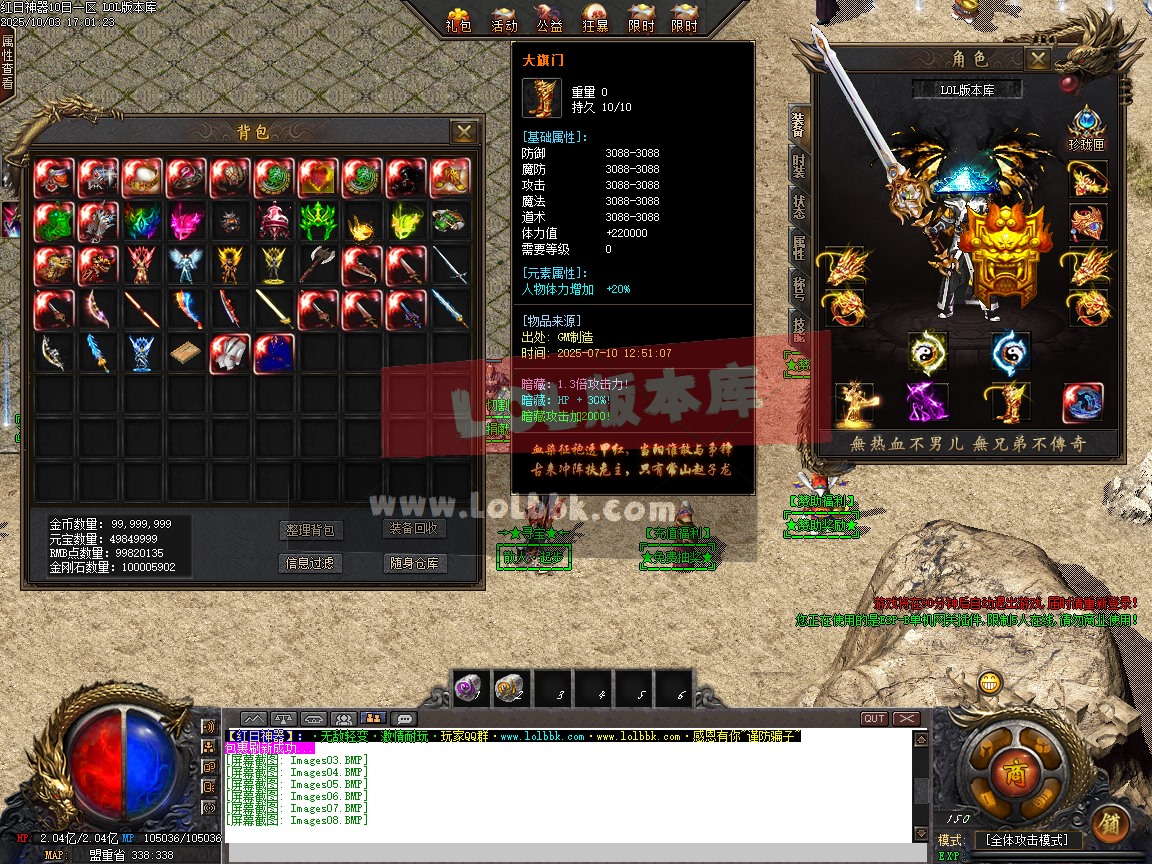Switch to the 属性 attributes tab
This screenshot has height=864, width=1152.
coord(799,247)
